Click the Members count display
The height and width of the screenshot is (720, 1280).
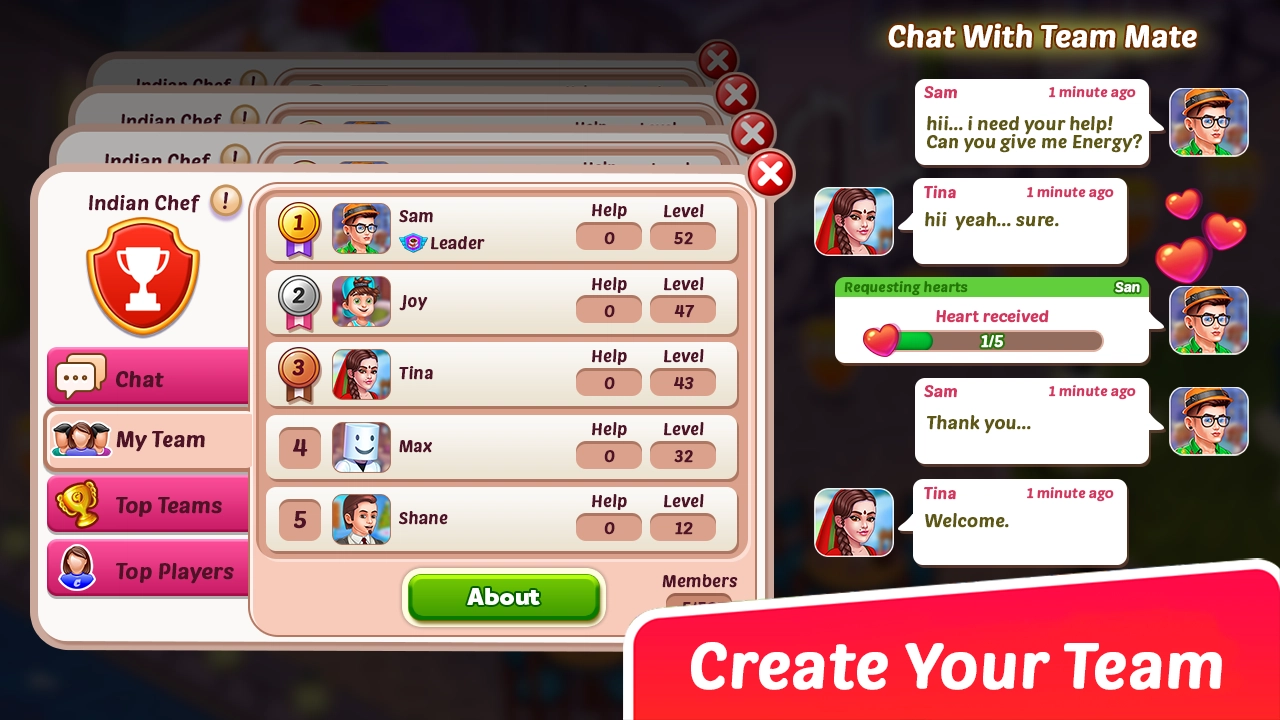tap(700, 590)
